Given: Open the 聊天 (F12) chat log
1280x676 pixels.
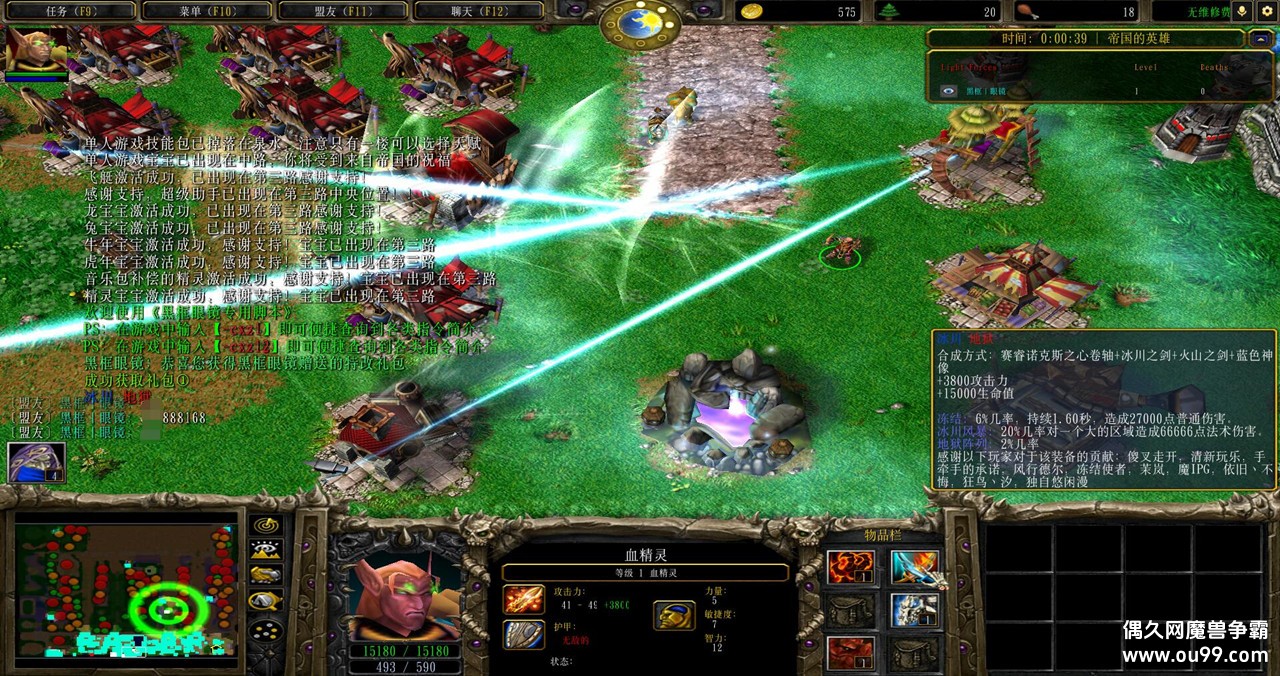Looking at the screenshot, I should (477, 11).
